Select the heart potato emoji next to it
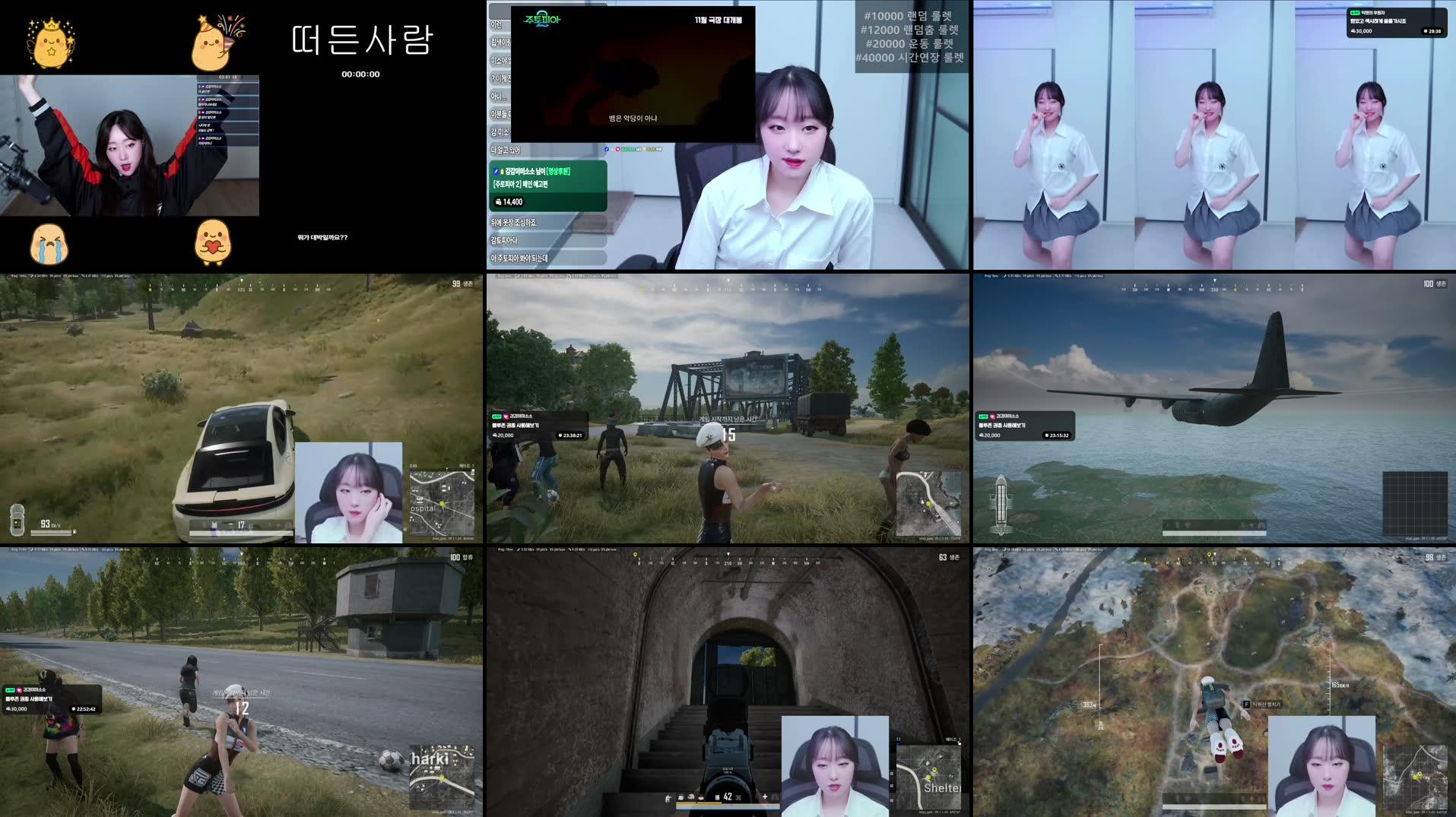Viewport: 1456px width, 817px height. click(213, 243)
